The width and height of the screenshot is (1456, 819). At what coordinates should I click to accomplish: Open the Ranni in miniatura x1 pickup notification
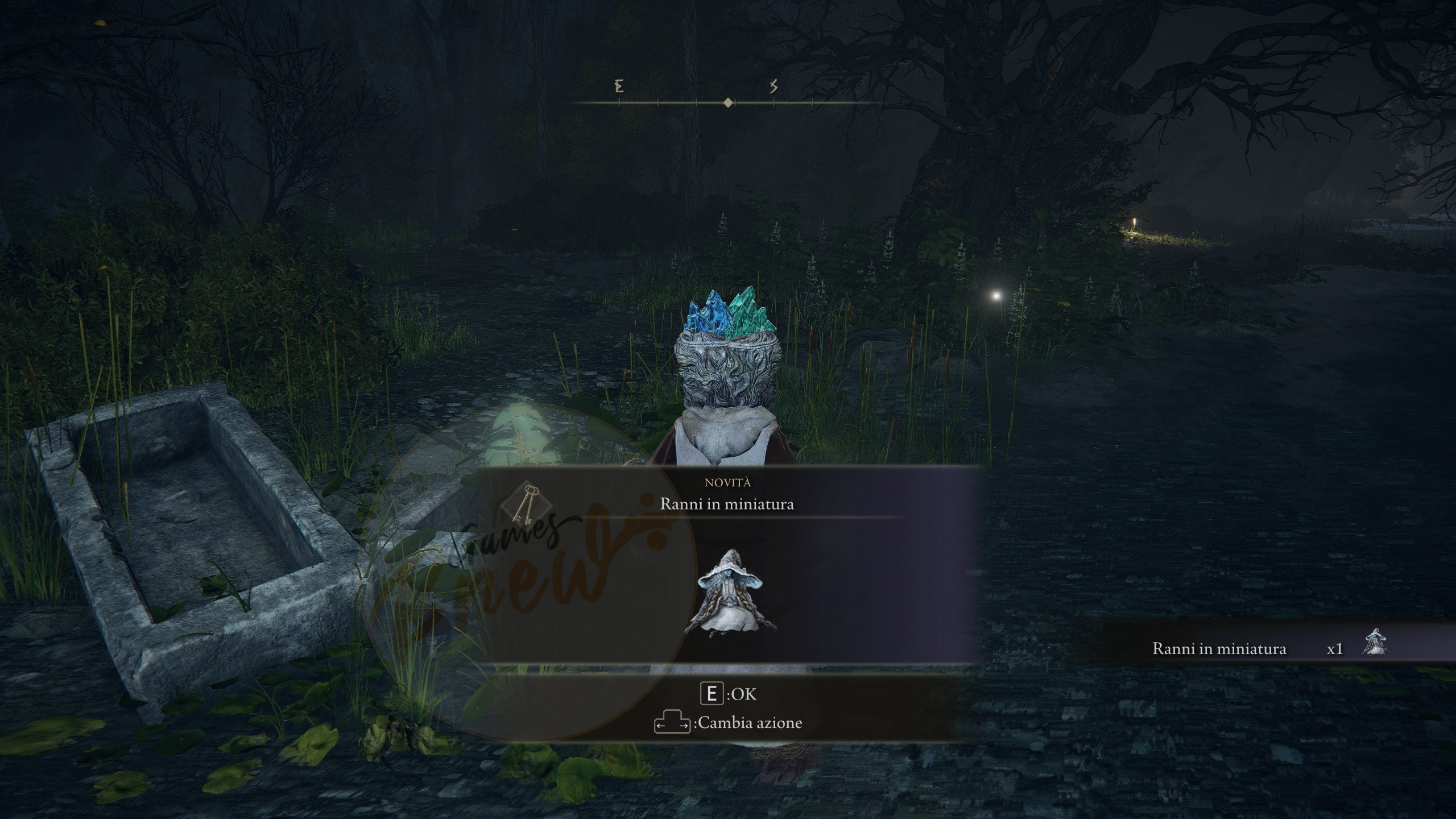(1268, 648)
